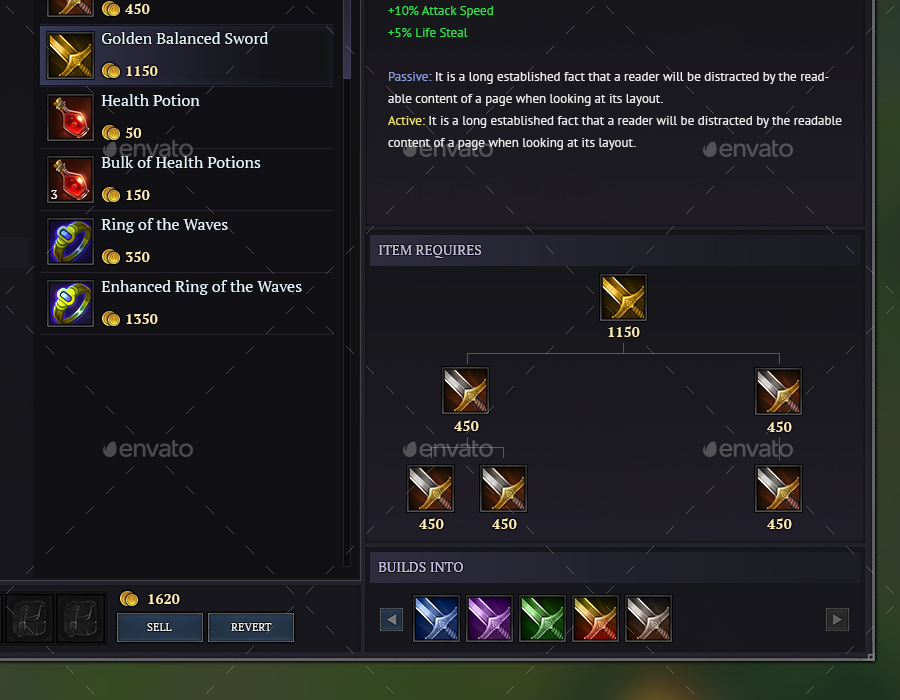Pick the Ring of the Waves item

(x=186, y=241)
